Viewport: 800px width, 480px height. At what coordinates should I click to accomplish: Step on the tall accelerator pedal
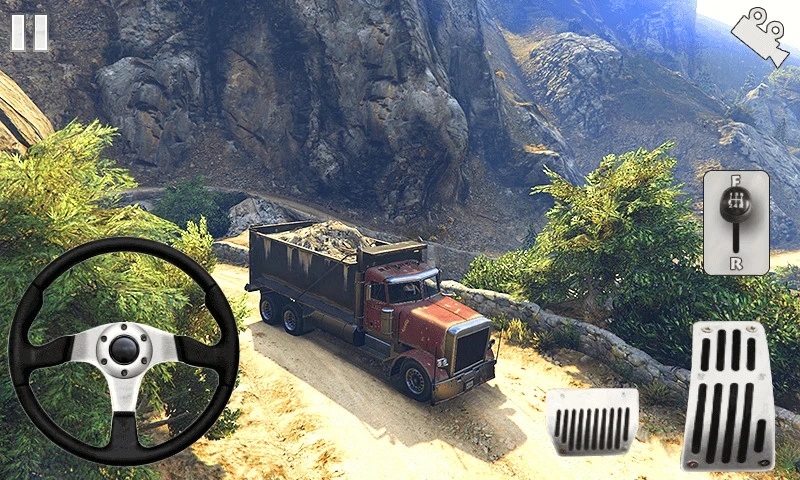point(727,396)
